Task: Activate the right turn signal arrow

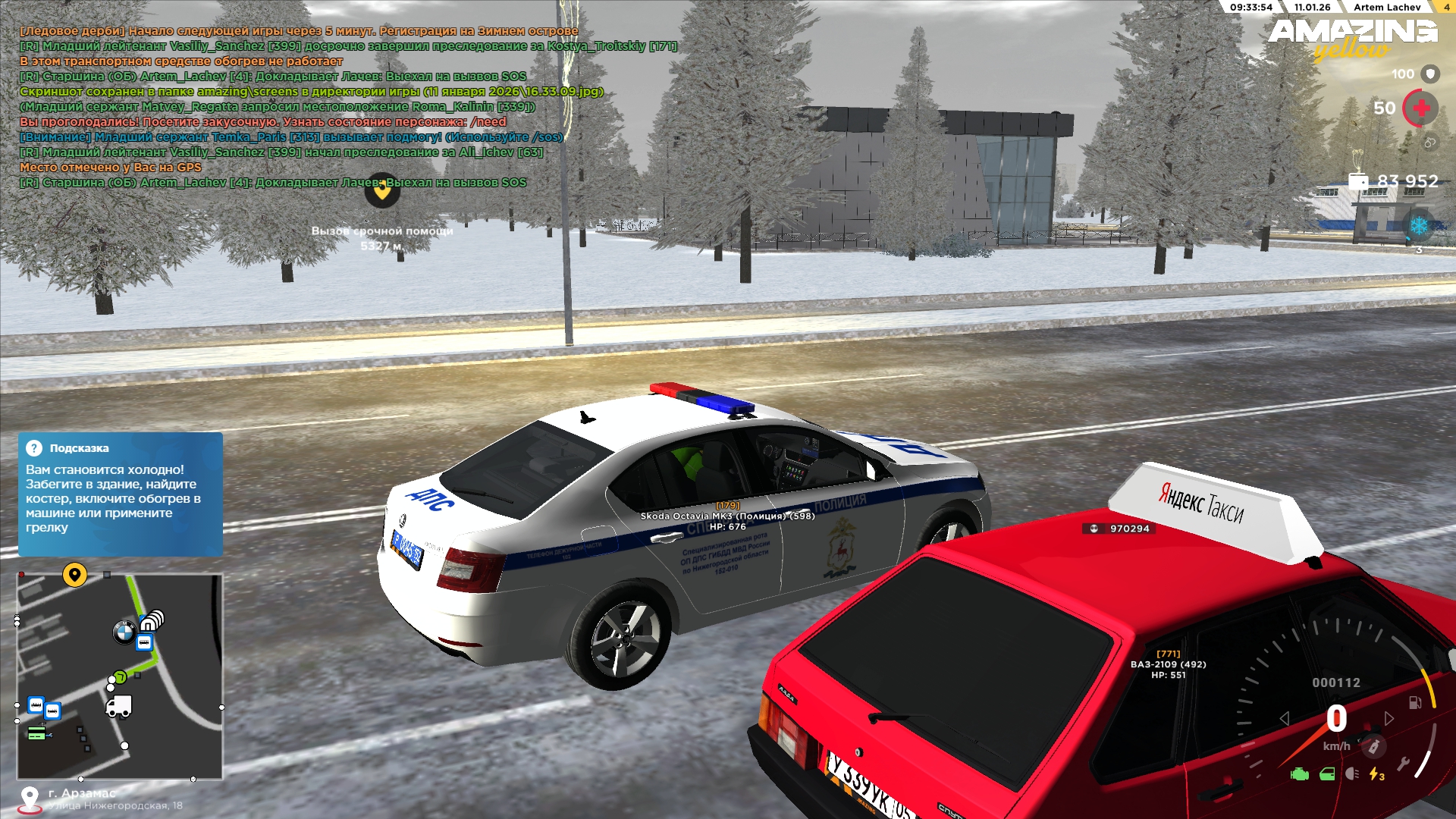Action: pyautogui.click(x=1389, y=718)
